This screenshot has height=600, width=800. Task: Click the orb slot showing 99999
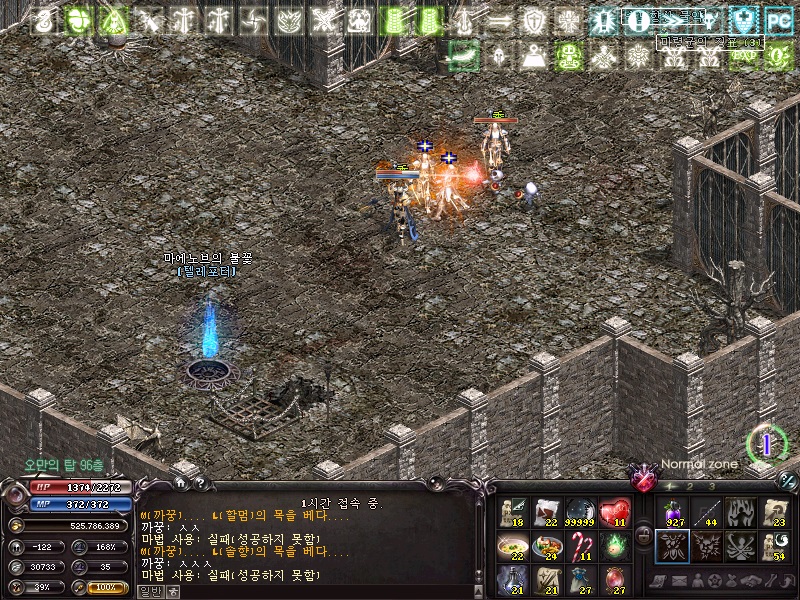(x=580, y=512)
